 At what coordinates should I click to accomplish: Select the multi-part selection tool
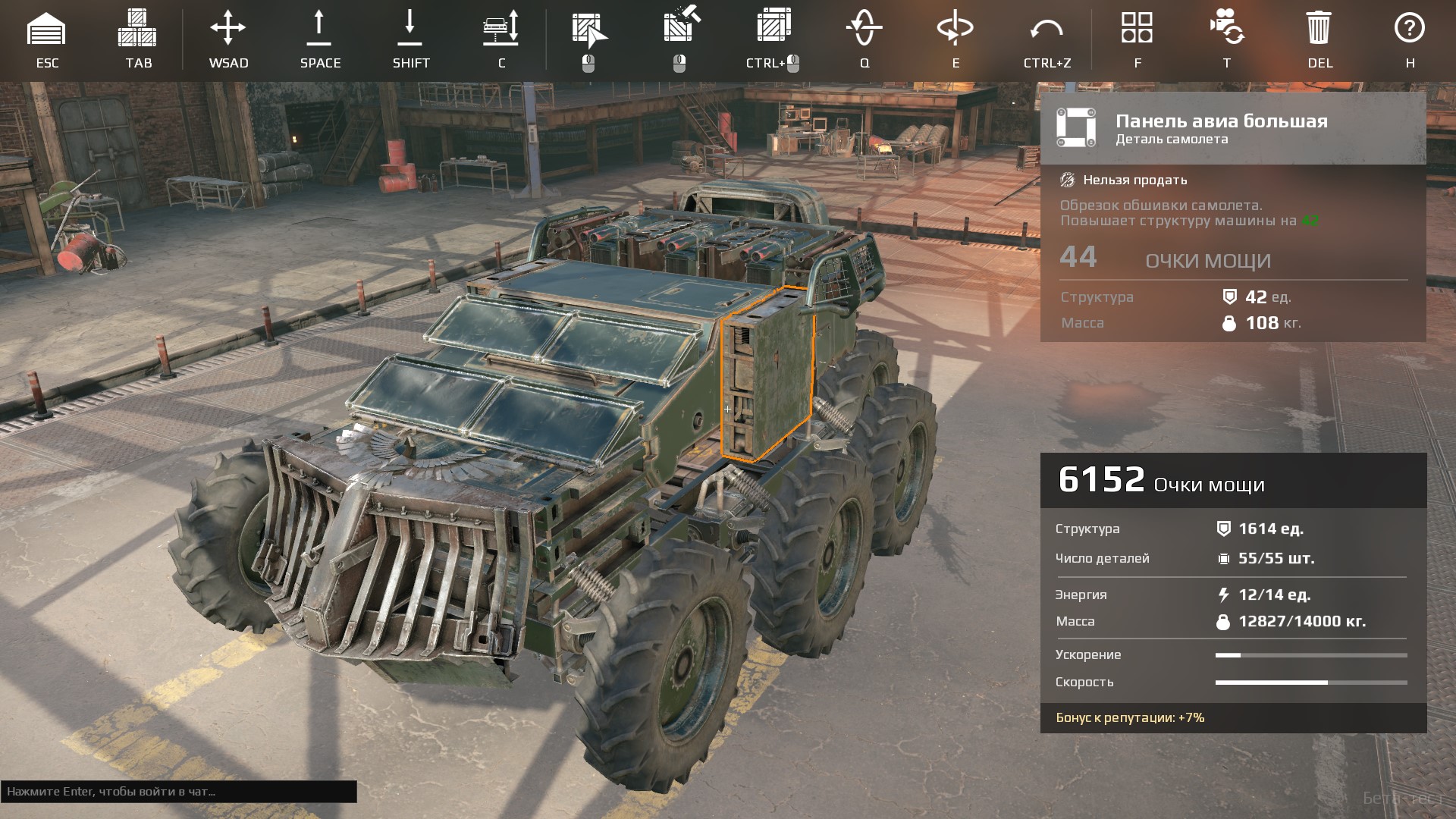tap(773, 26)
